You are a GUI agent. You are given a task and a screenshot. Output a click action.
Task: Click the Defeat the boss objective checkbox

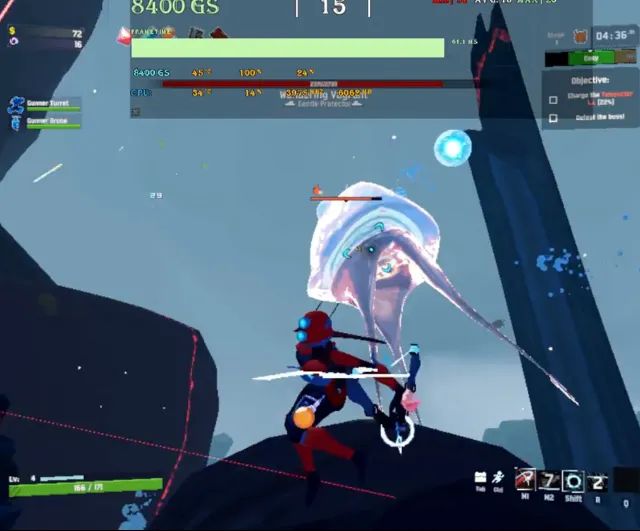553,118
